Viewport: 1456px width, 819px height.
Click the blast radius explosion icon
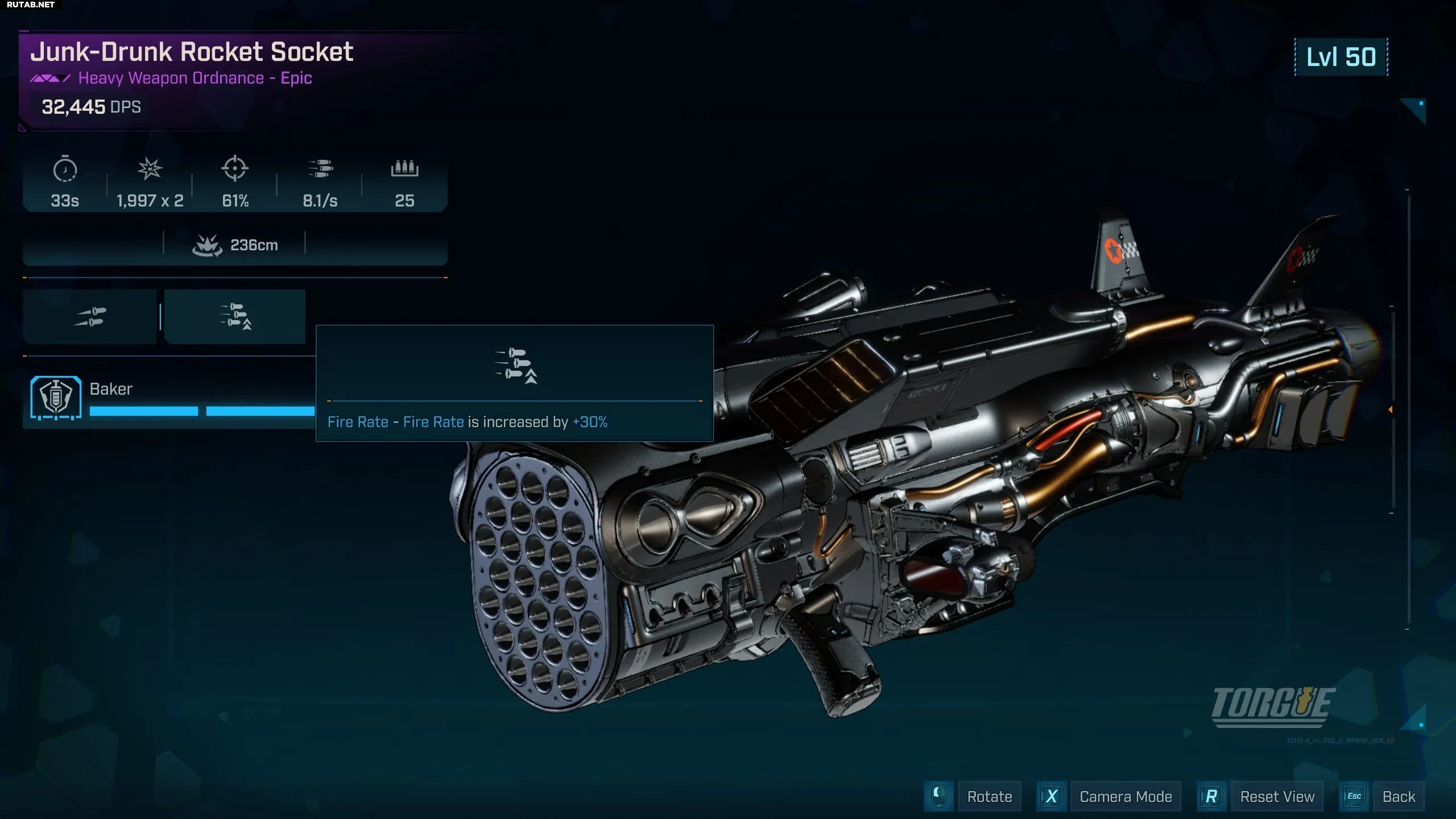pyautogui.click(x=207, y=246)
